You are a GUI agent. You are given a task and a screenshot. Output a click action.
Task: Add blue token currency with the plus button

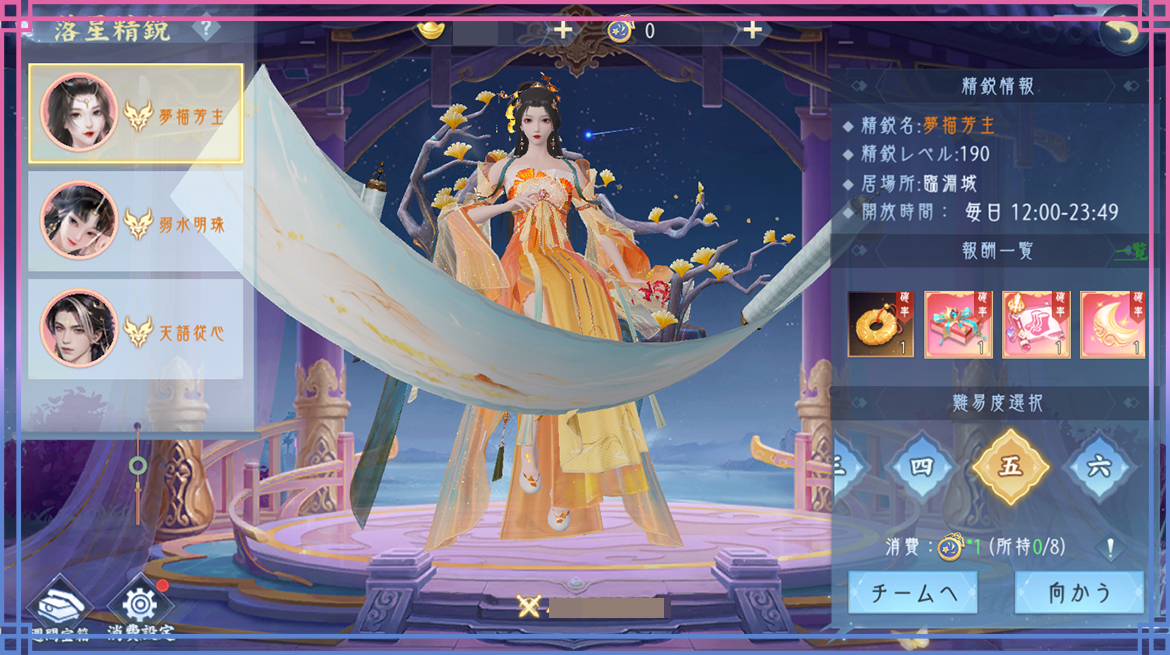pyautogui.click(x=752, y=30)
